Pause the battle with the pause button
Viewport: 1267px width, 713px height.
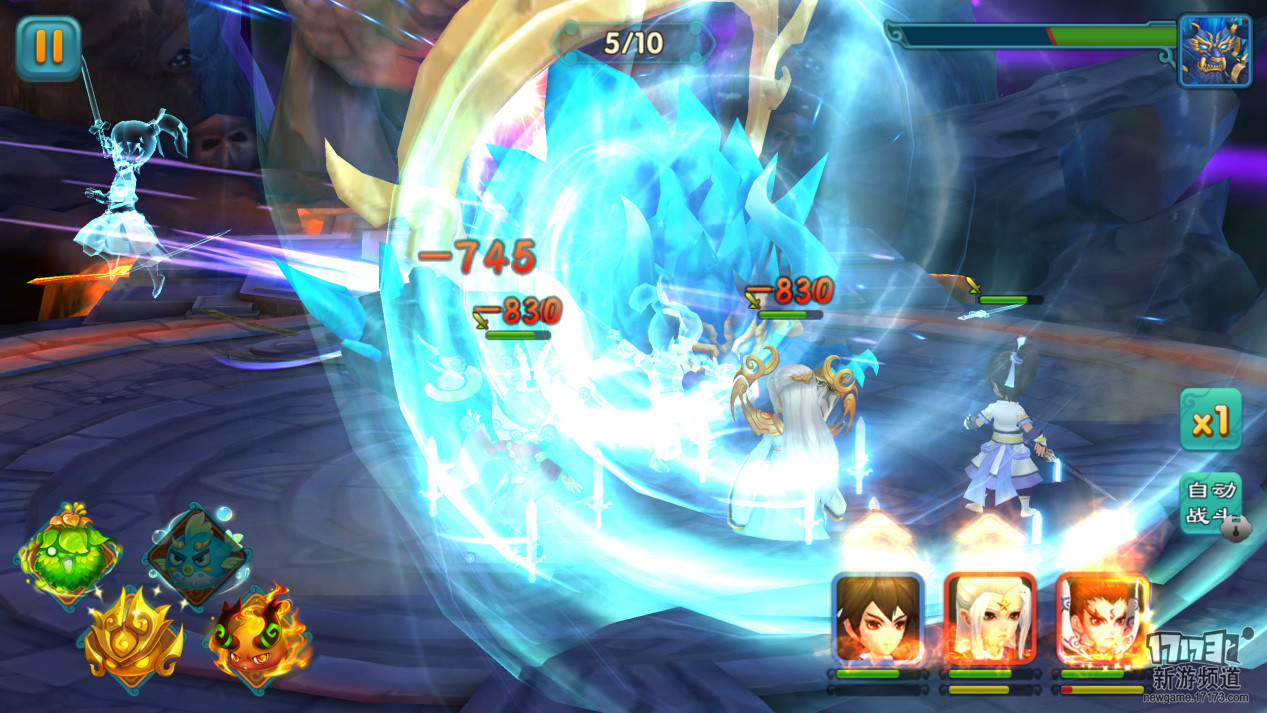pyautogui.click(x=48, y=48)
